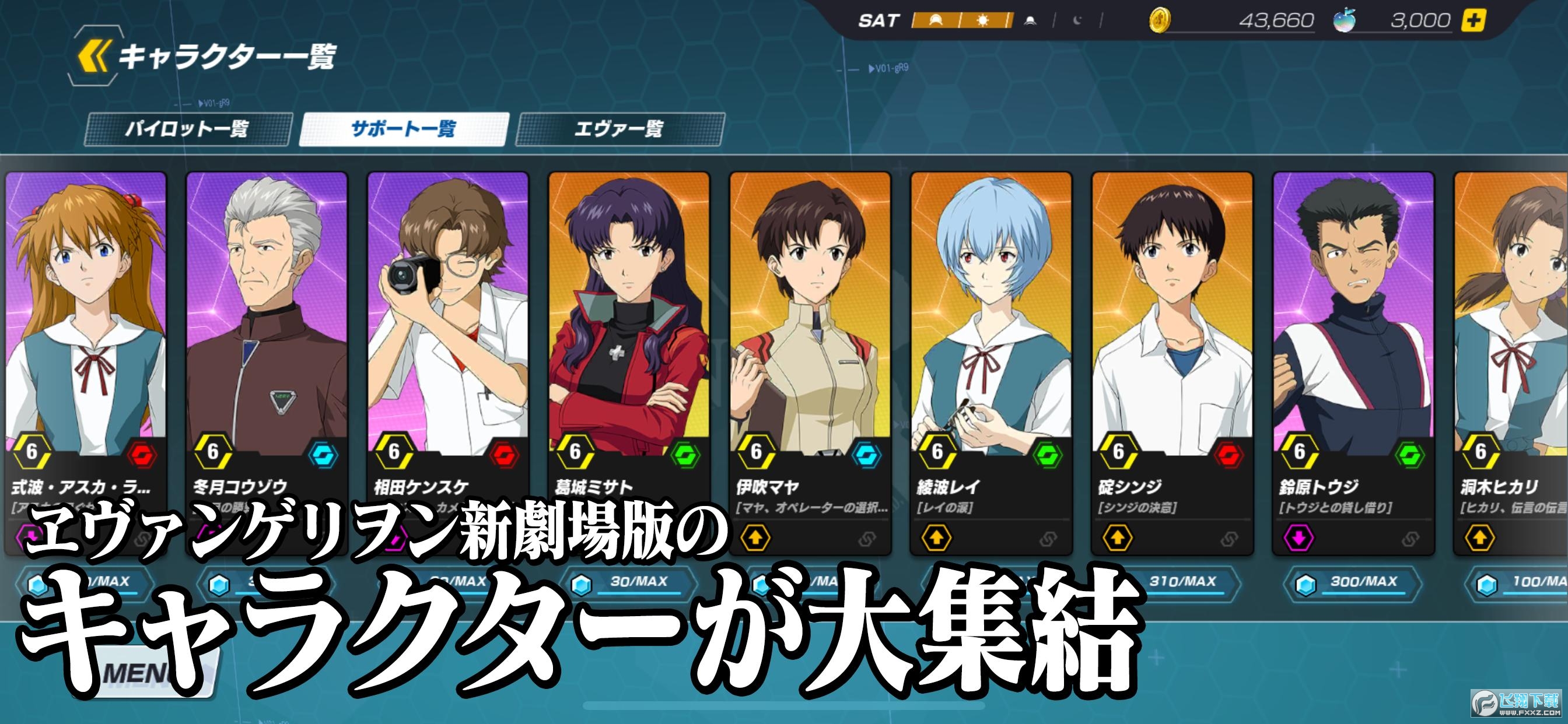The width and height of the screenshot is (1568, 724).
Task: Go back using the yellow chevron button
Action: click(94, 57)
